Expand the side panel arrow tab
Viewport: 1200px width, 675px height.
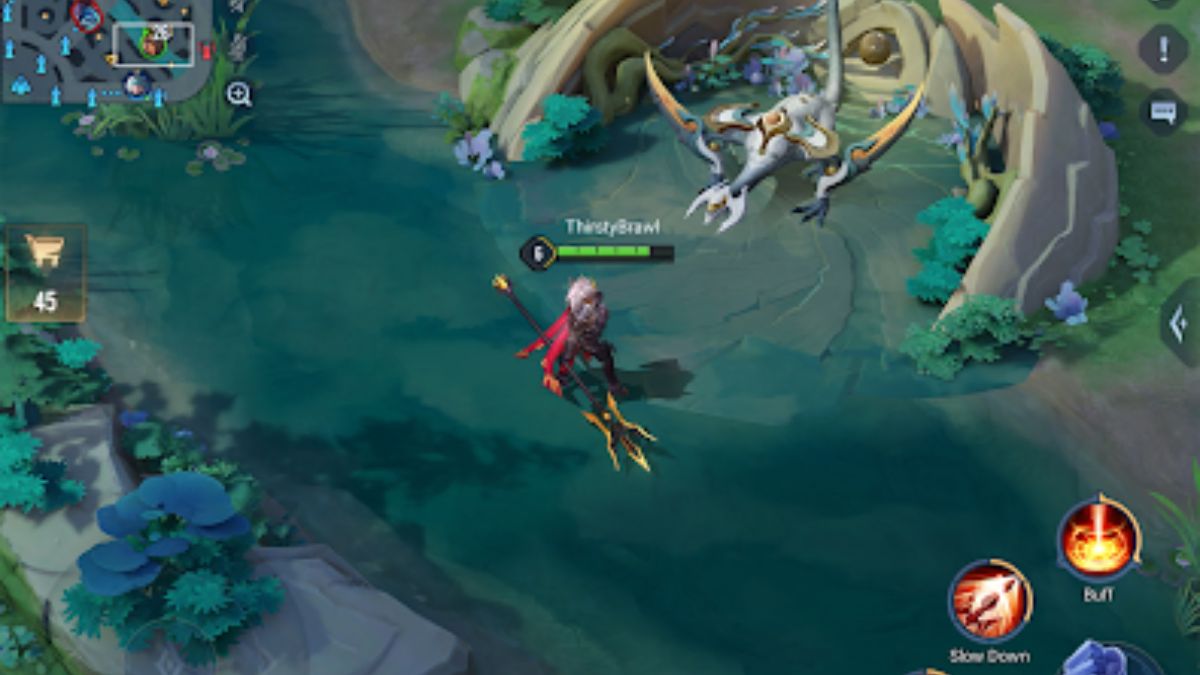pyautogui.click(x=1181, y=324)
